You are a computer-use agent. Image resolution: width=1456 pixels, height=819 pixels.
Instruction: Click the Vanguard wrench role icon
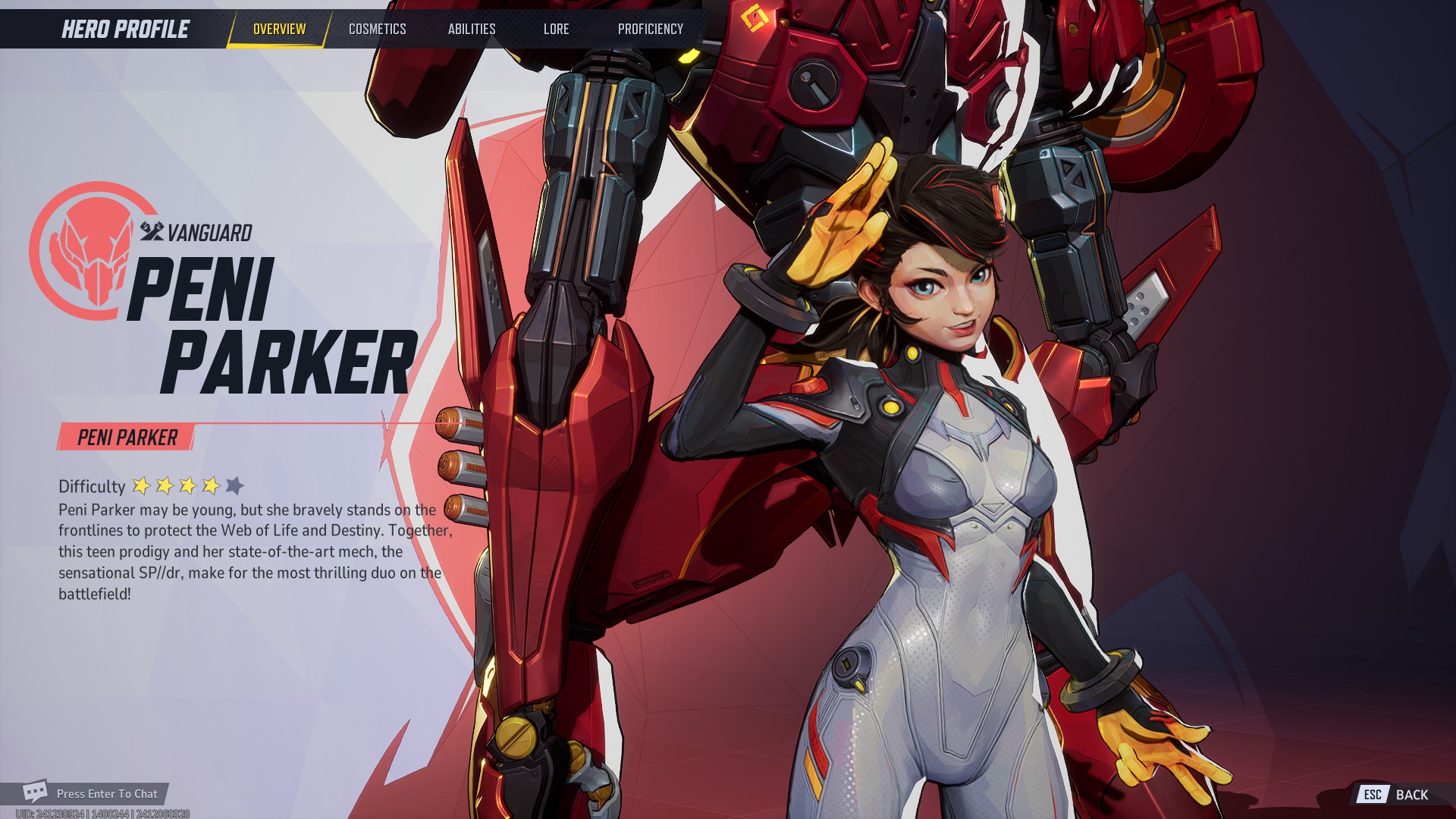coord(151,234)
